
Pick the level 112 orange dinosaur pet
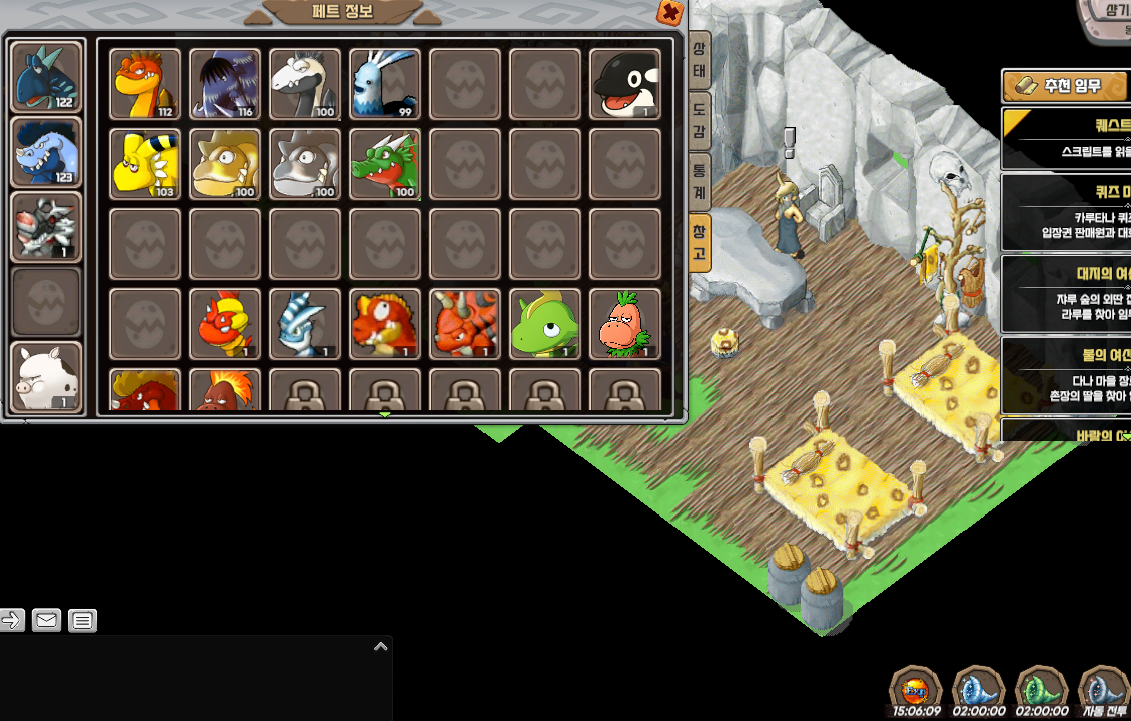coord(145,84)
